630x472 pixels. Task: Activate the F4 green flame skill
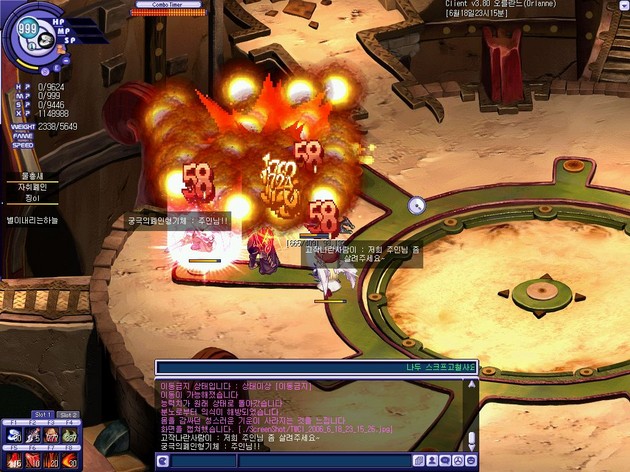click(70, 435)
